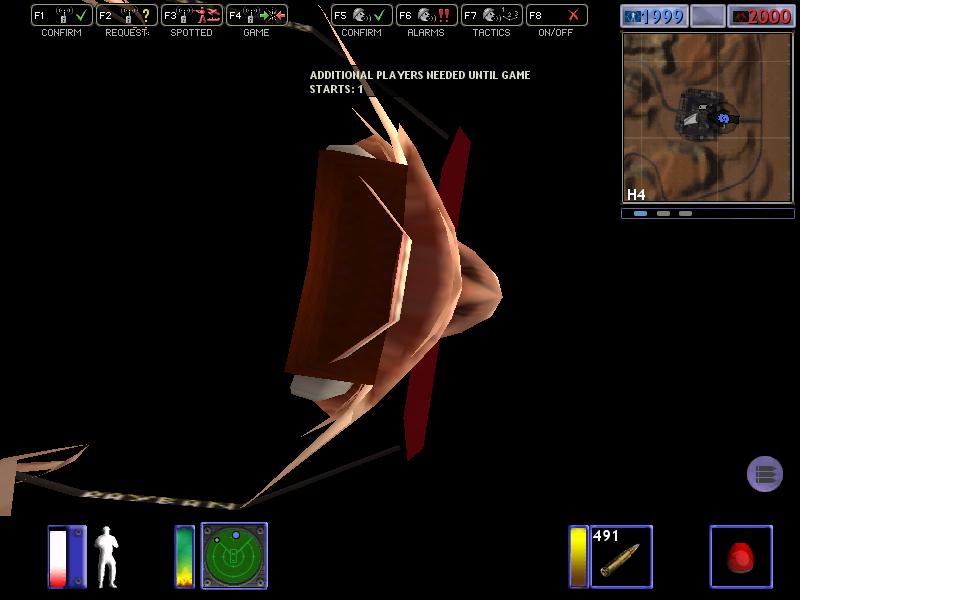Open the F4 Game radio menu

click(x=256, y=16)
